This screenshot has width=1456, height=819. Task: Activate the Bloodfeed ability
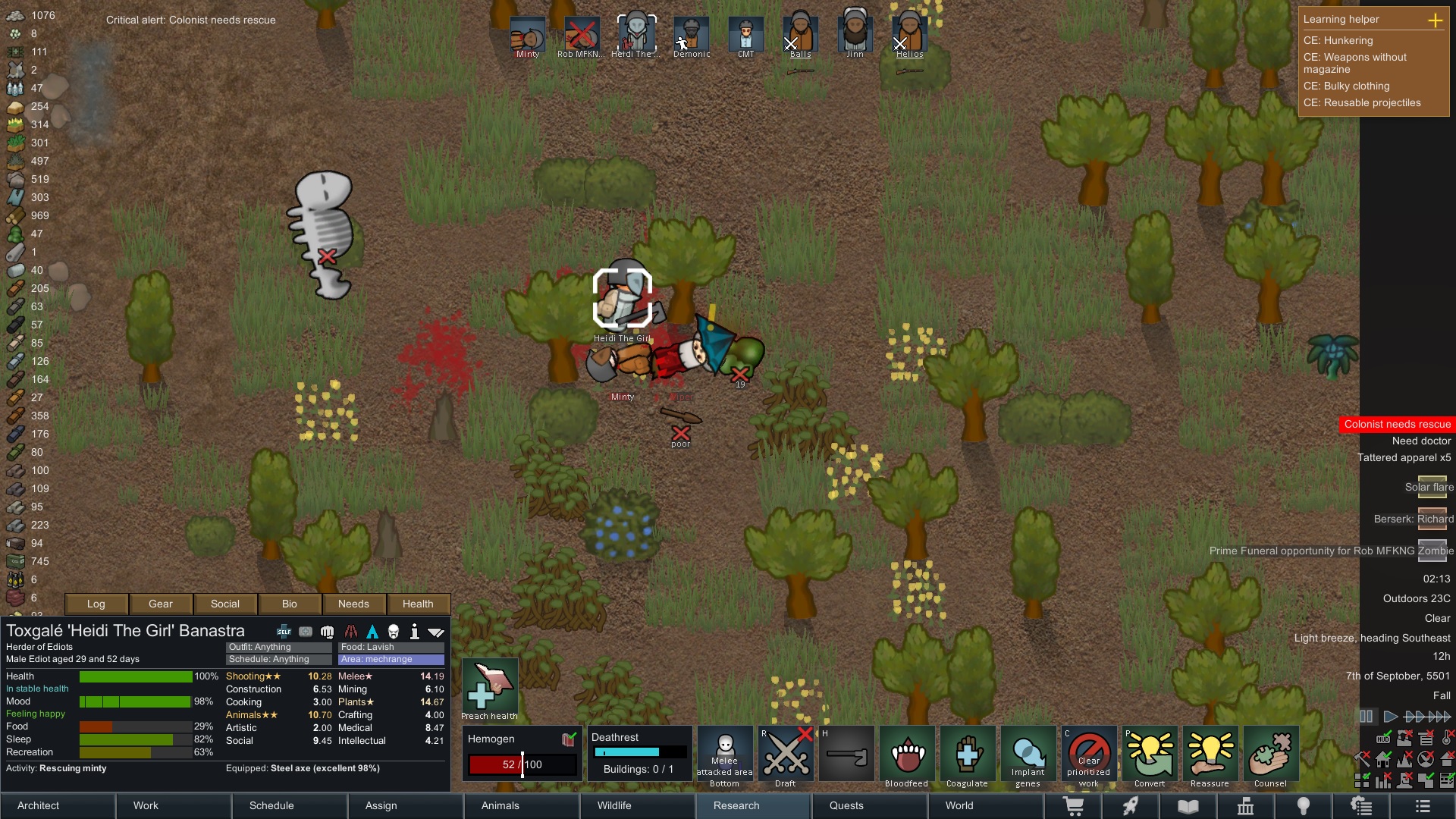click(x=906, y=754)
